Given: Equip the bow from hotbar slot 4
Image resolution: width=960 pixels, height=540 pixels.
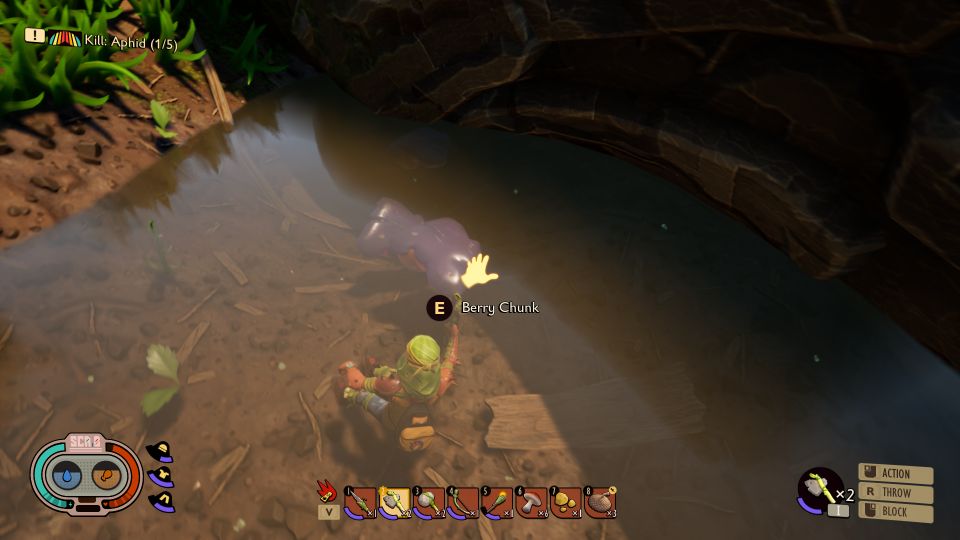Looking at the screenshot, I should click(462, 501).
